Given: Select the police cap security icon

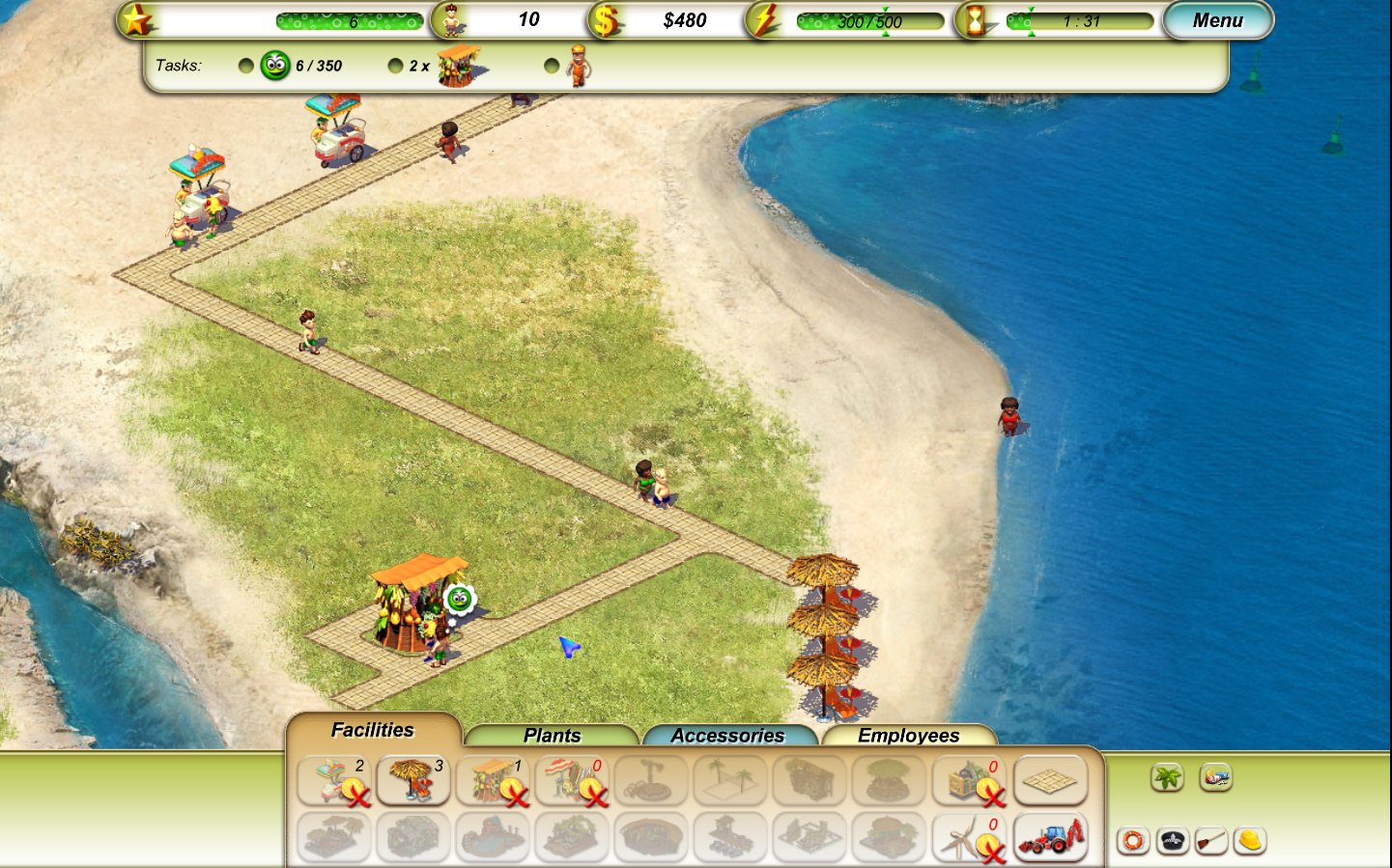Looking at the screenshot, I should [x=1173, y=841].
